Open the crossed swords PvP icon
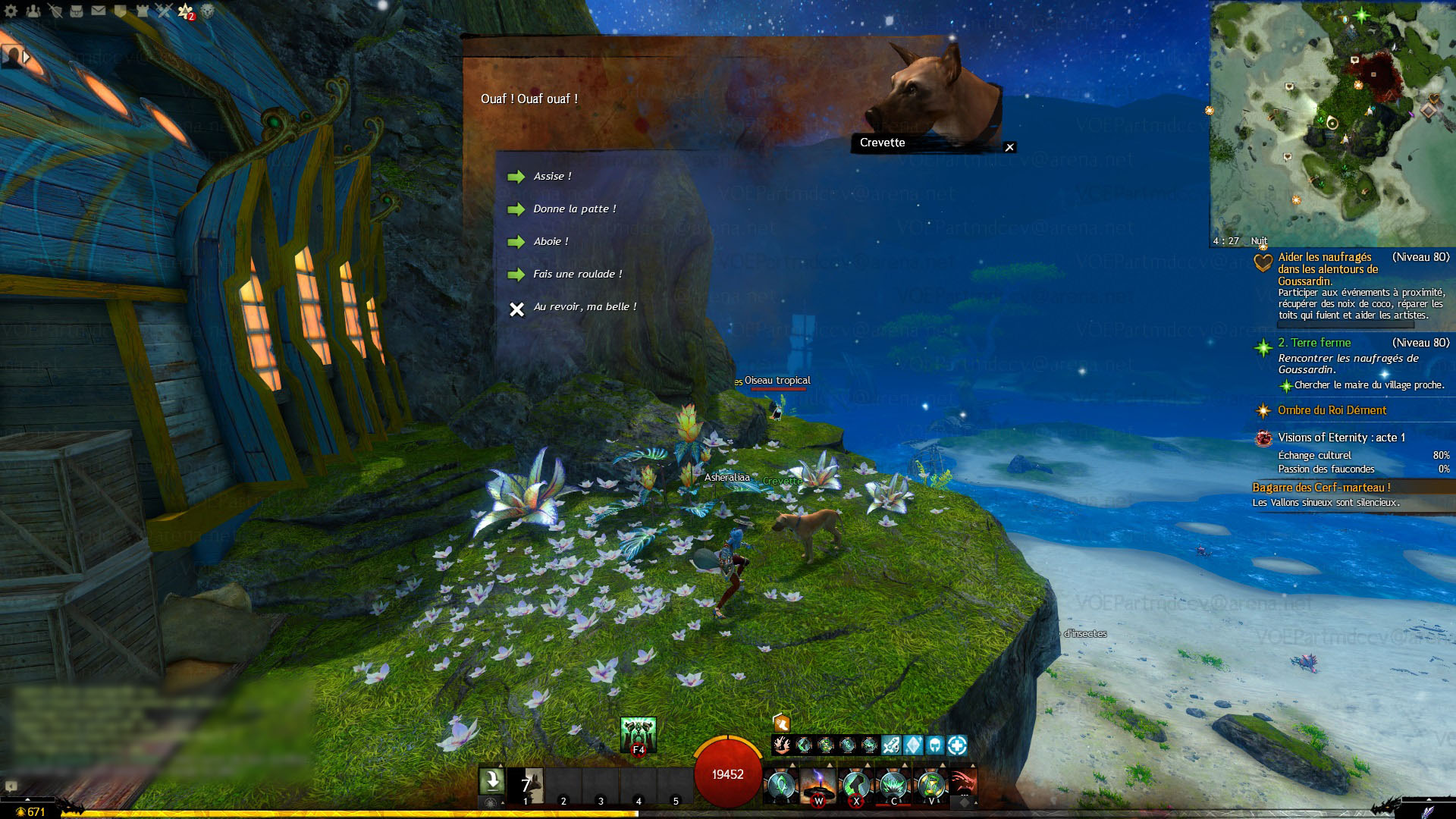The height and width of the screenshot is (819, 1456). click(164, 11)
